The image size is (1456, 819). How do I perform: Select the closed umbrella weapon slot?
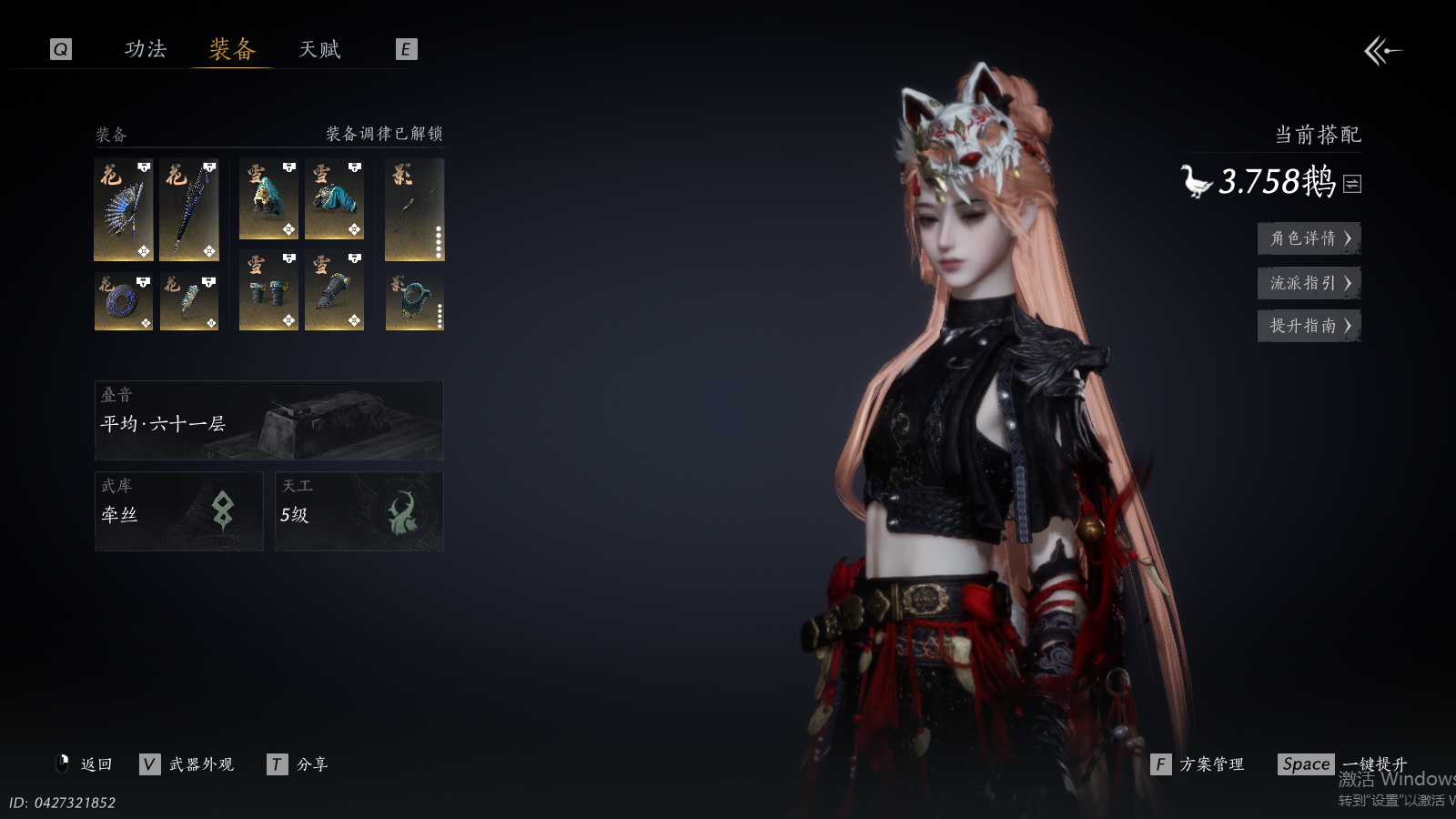[x=189, y=209]
